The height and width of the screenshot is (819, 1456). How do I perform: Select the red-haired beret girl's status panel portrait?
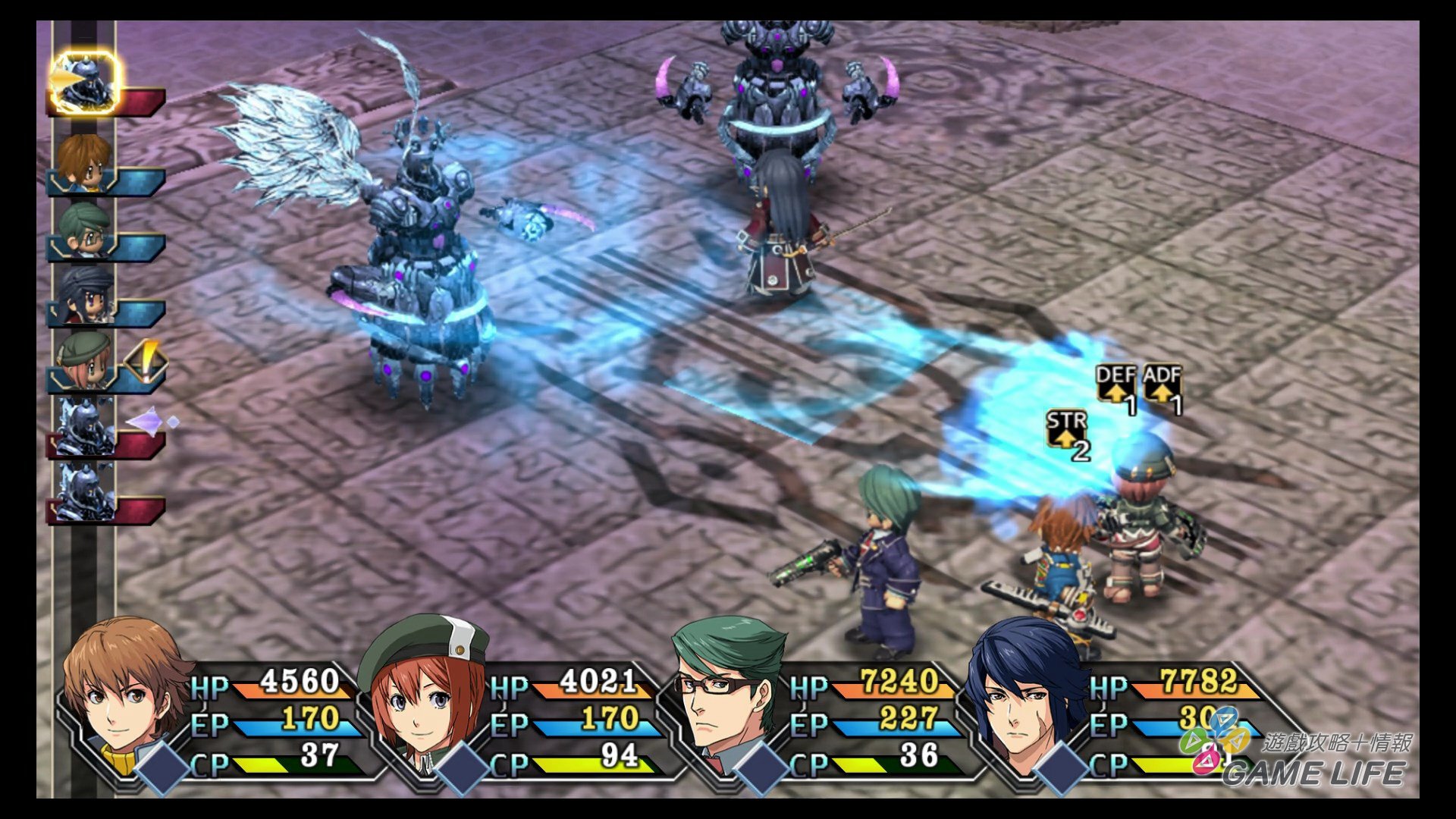425,694
